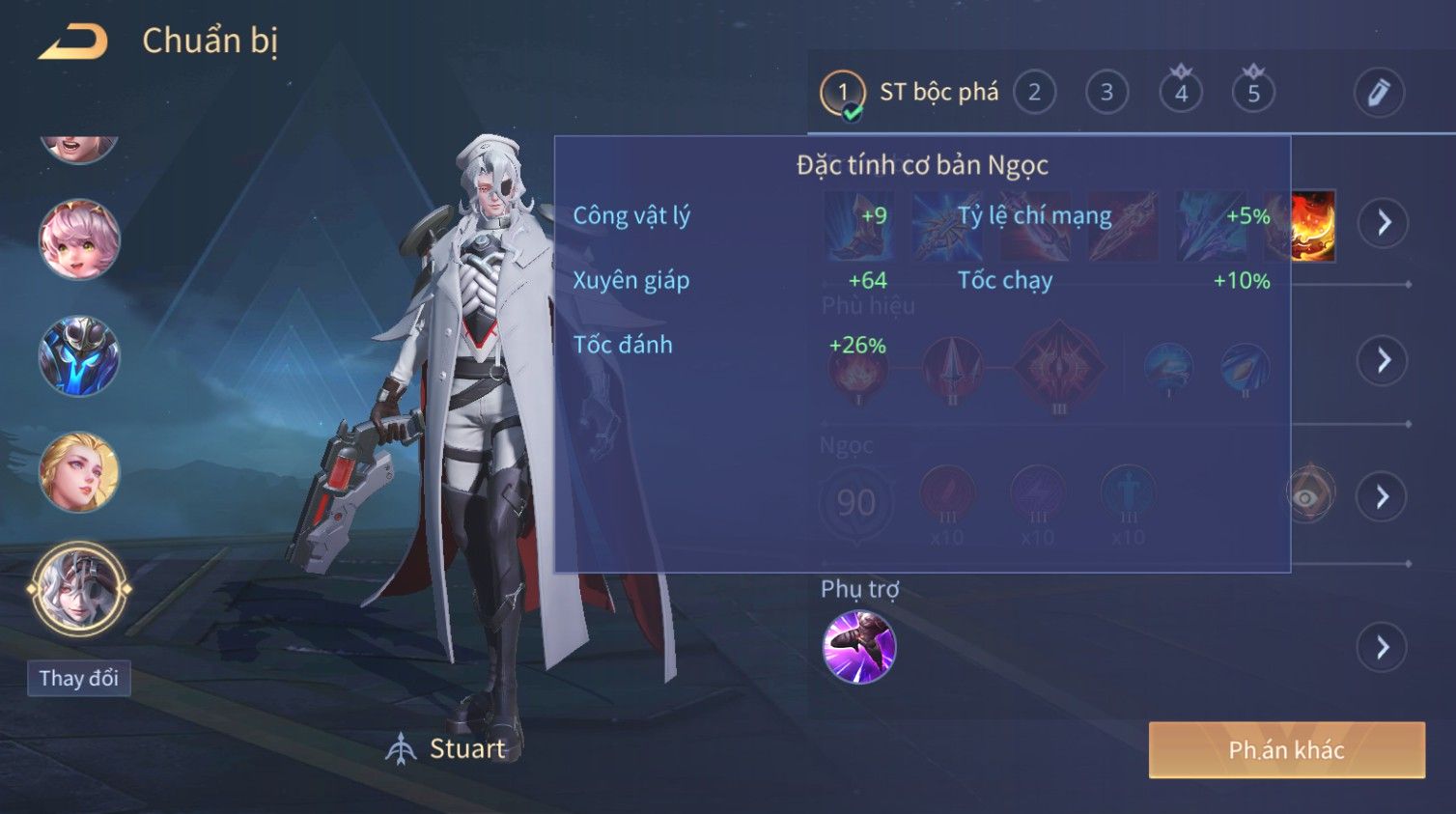This screenshot has width=1456, height=814.
Task: Select preset tab number 2
Action: coord(1034,93)
